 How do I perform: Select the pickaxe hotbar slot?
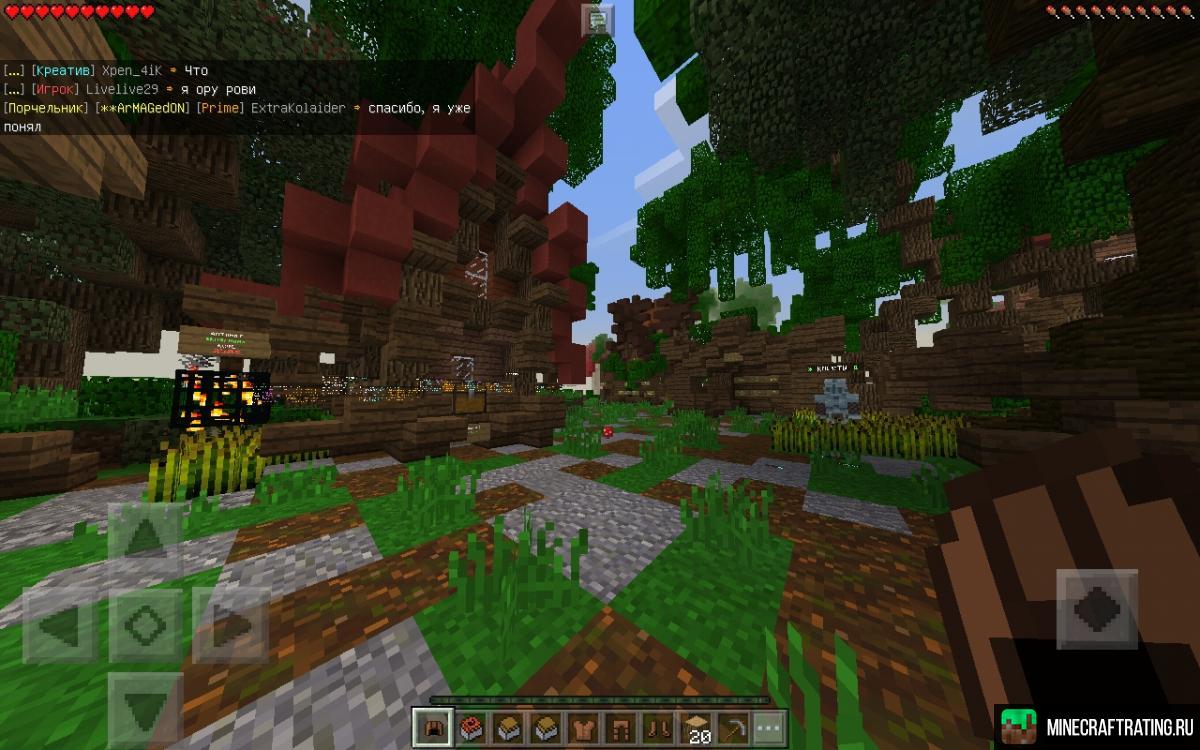[x=734, y=727]
